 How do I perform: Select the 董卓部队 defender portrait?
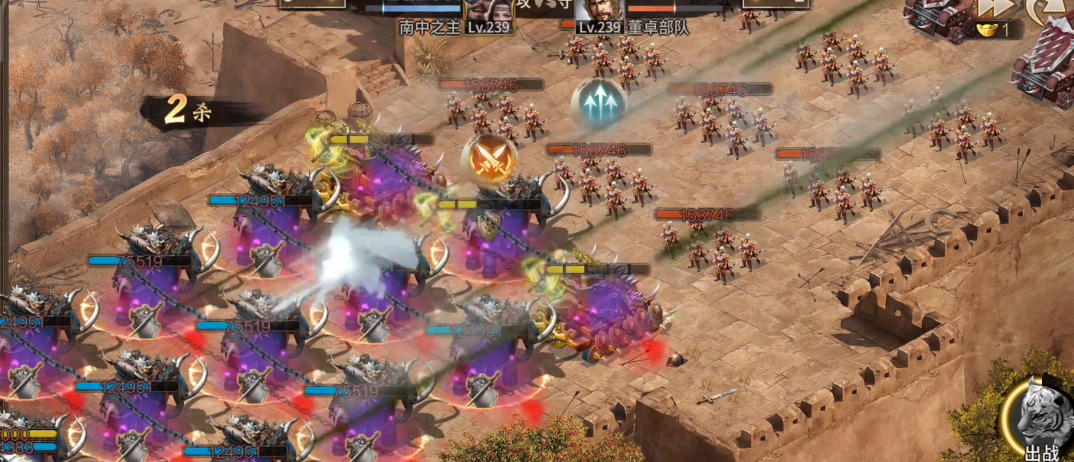[x=600, y=10]
